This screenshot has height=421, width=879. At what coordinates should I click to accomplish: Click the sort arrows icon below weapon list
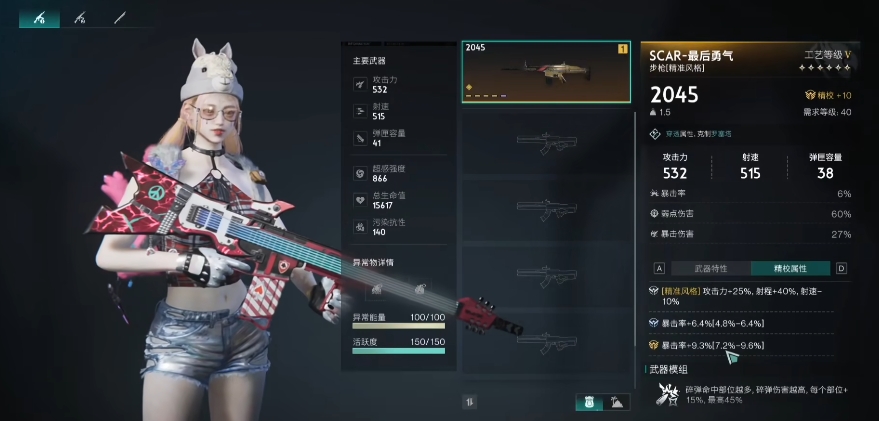[x=469, y=402]
